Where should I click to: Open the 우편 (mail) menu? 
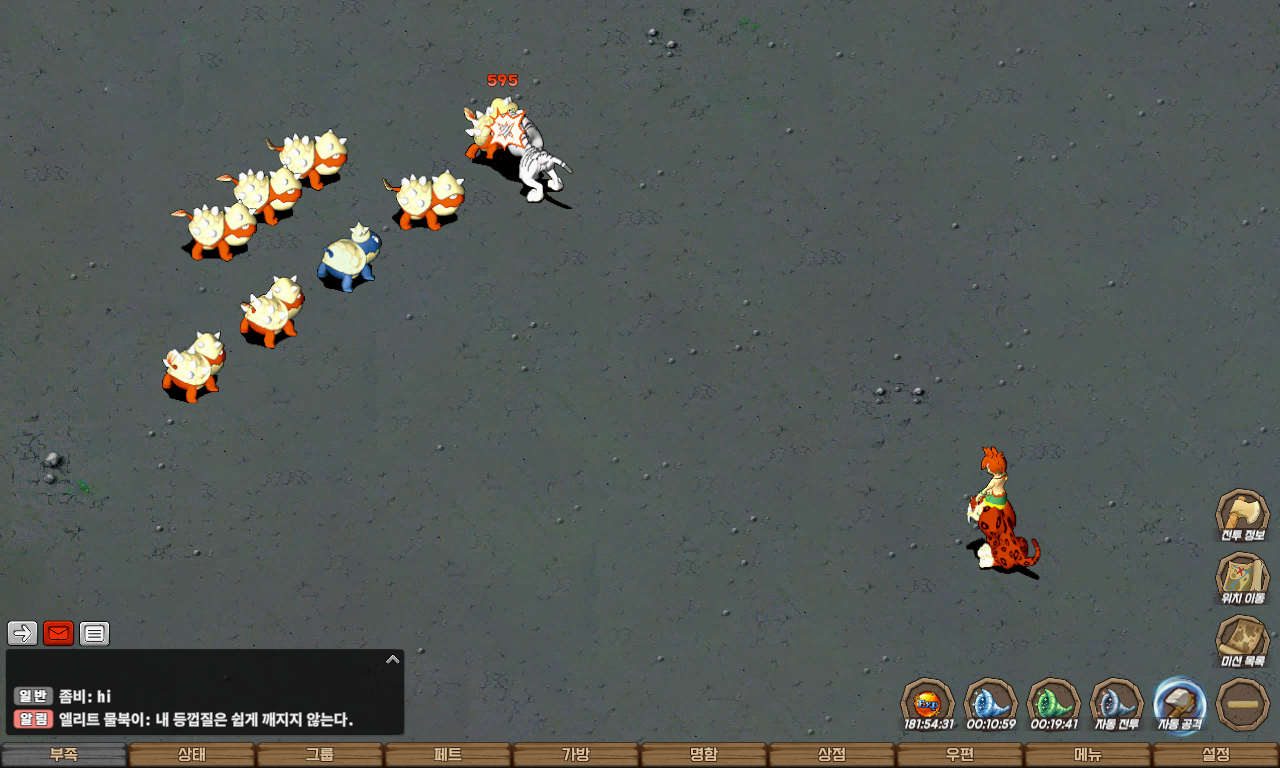[960, 755]
